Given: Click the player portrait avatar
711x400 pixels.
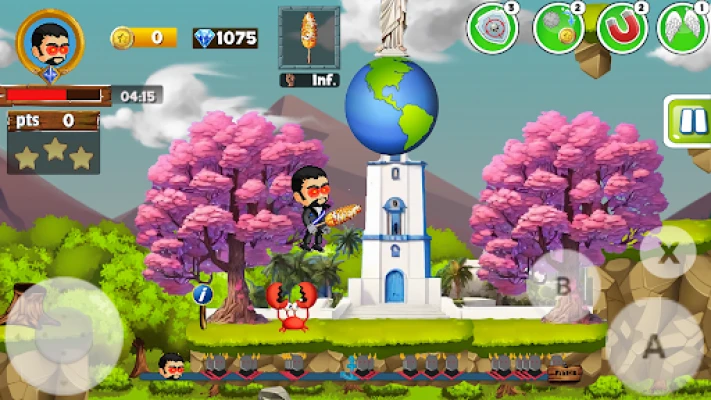Looking at the screenshot, I should 50,43.
